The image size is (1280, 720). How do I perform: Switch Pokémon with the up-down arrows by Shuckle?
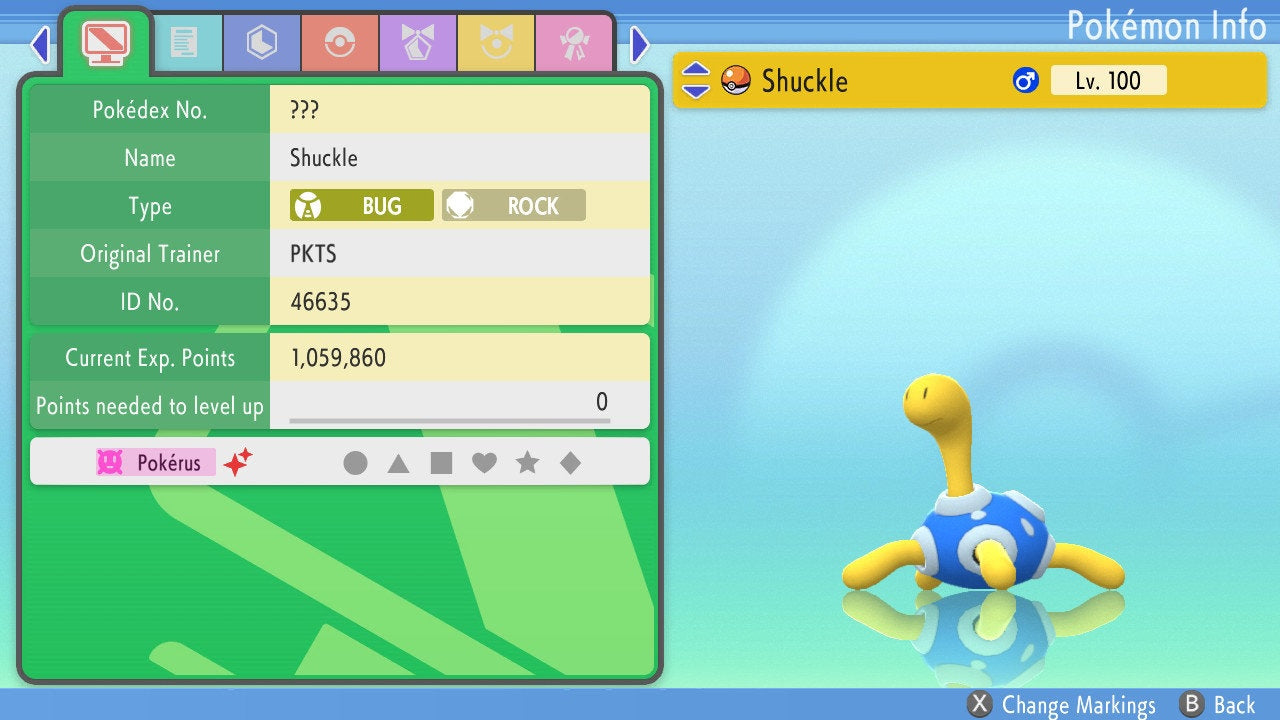(696, 80)
